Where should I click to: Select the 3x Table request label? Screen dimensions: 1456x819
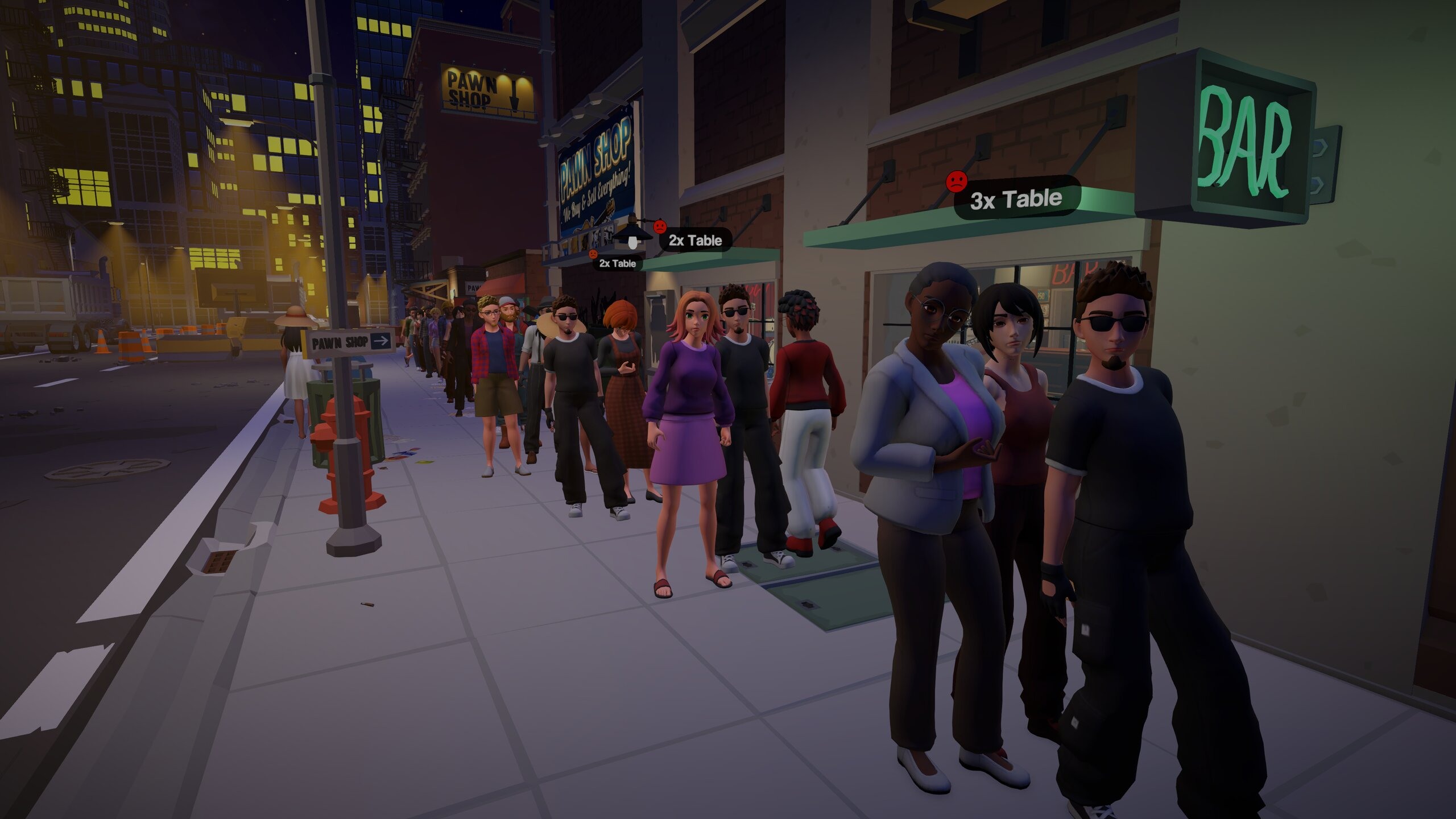pos(1016,199)
